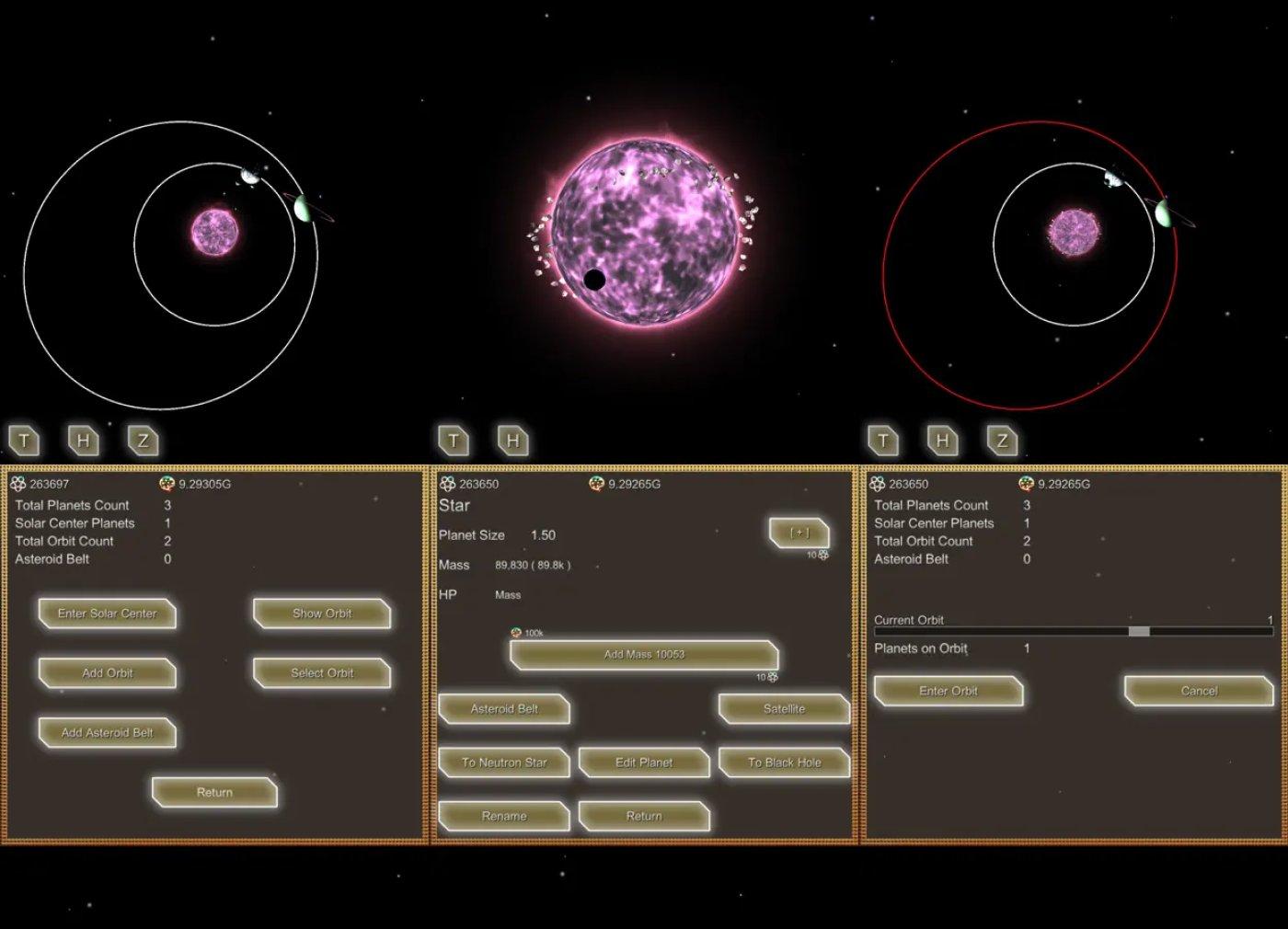Click the red resource icon beside 9.29305G

[x=168, y=483]
